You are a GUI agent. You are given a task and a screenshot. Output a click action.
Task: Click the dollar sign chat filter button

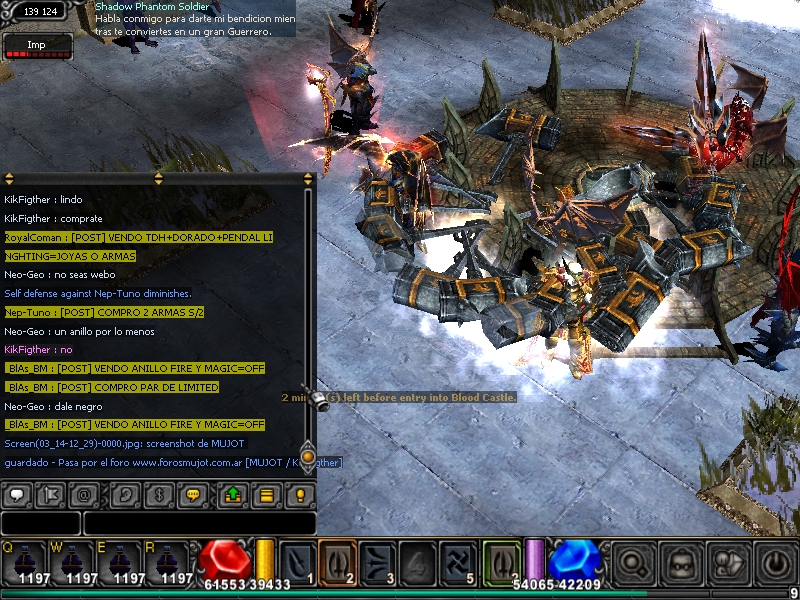159,494
